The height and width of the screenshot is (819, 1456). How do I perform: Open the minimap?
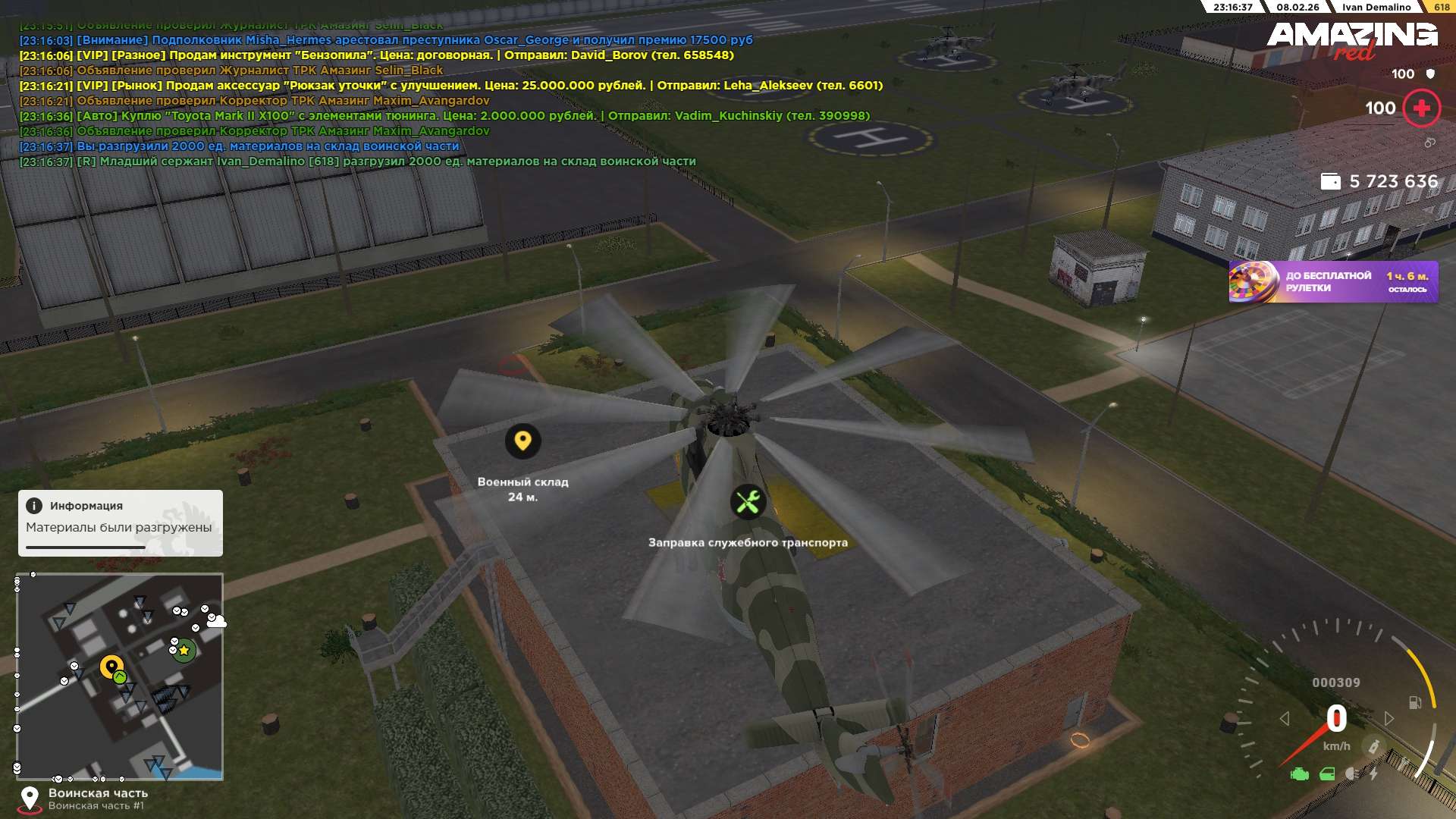pos(120,676)
